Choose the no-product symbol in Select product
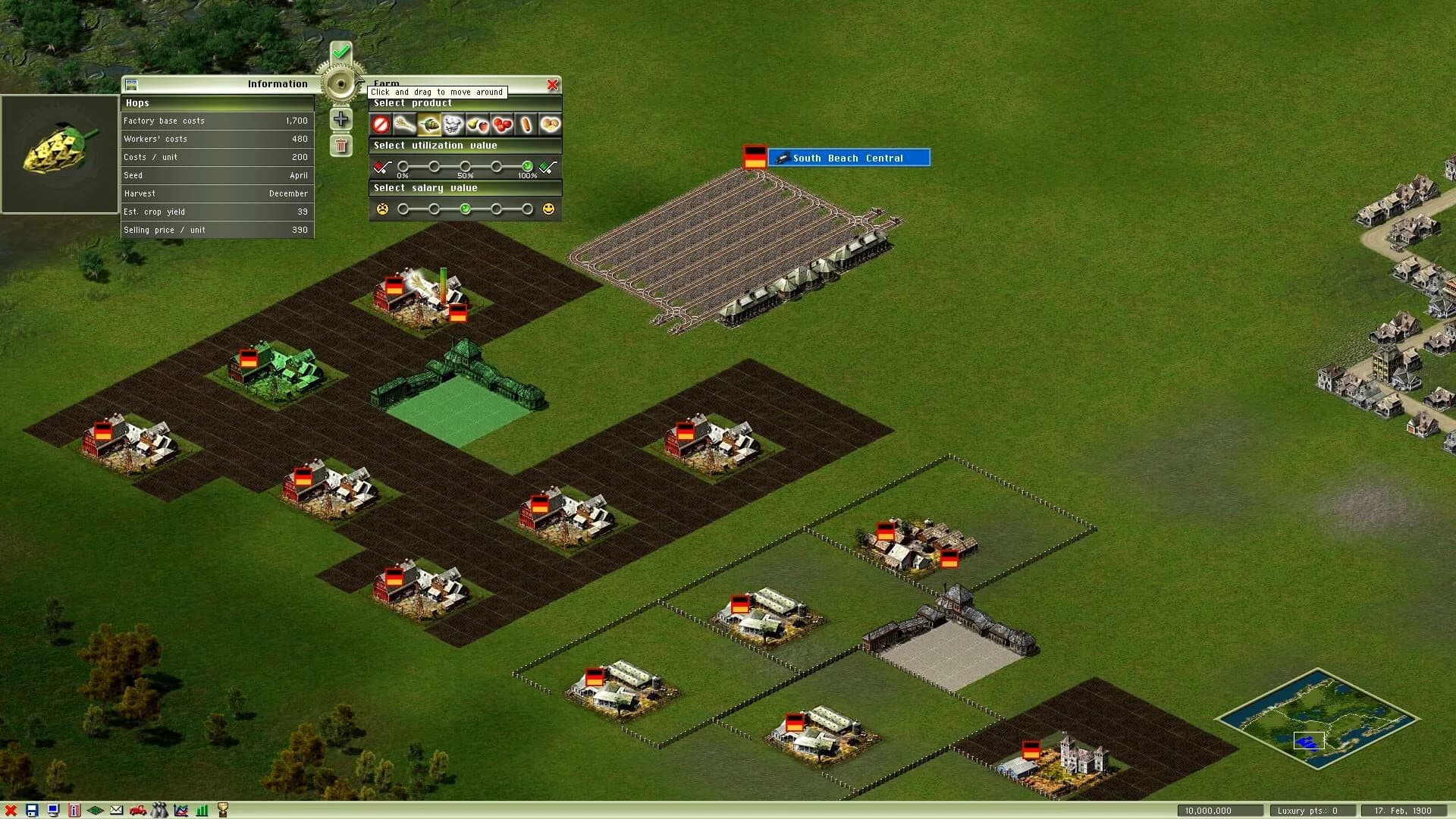 [381, 124]
